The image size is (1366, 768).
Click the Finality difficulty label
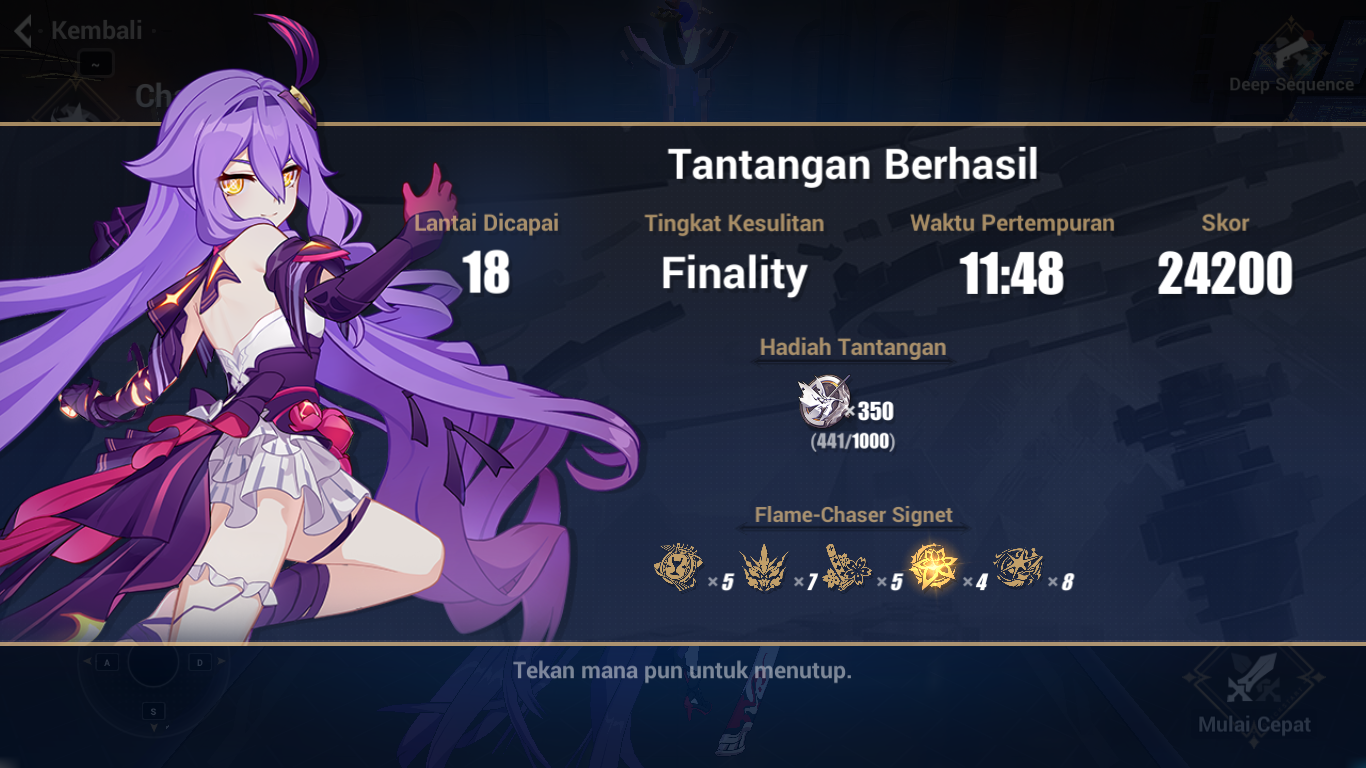pyautogui.click(x=735, y=273)
